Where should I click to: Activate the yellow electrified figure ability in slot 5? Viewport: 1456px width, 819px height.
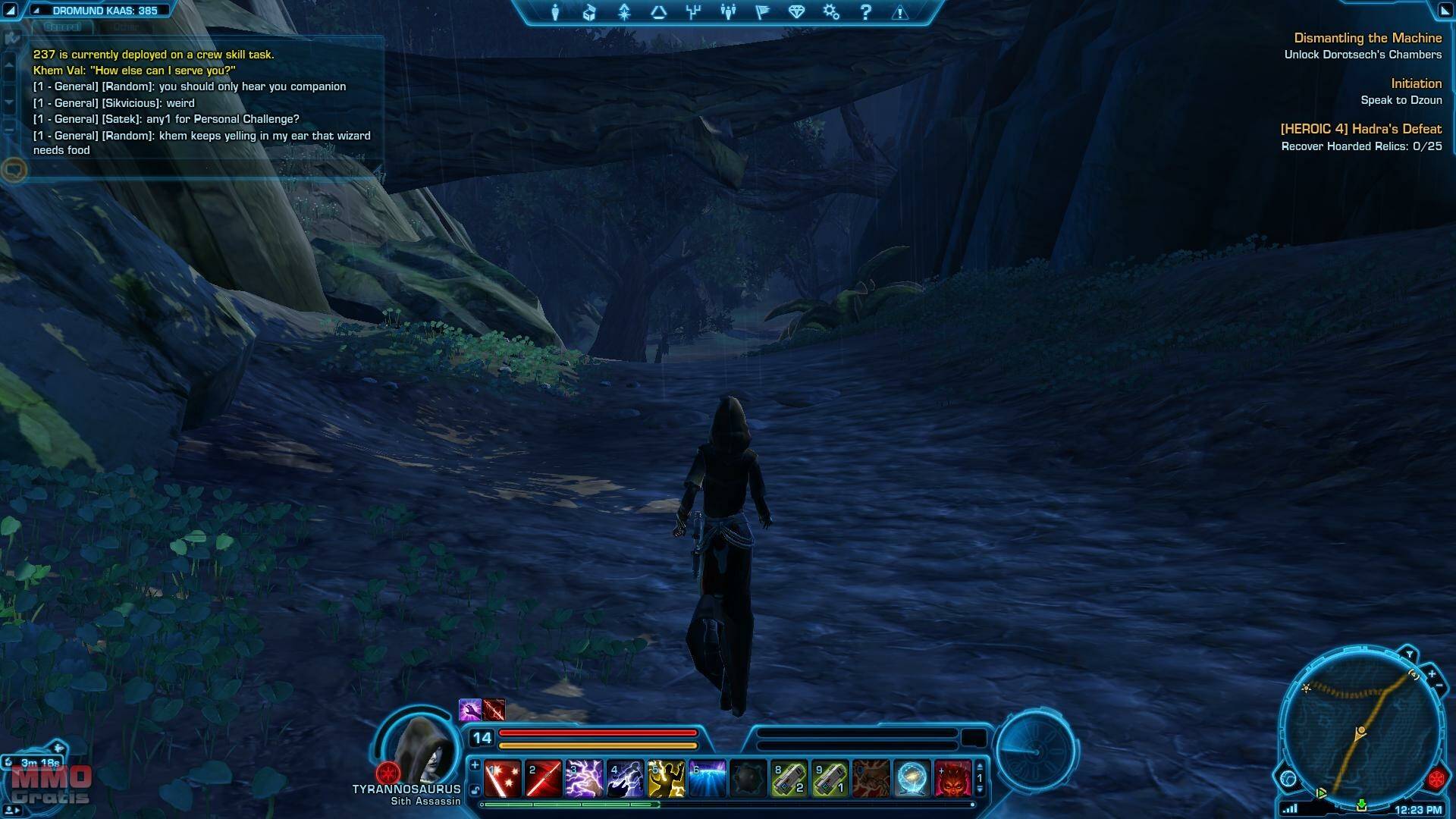click(666, 779)
